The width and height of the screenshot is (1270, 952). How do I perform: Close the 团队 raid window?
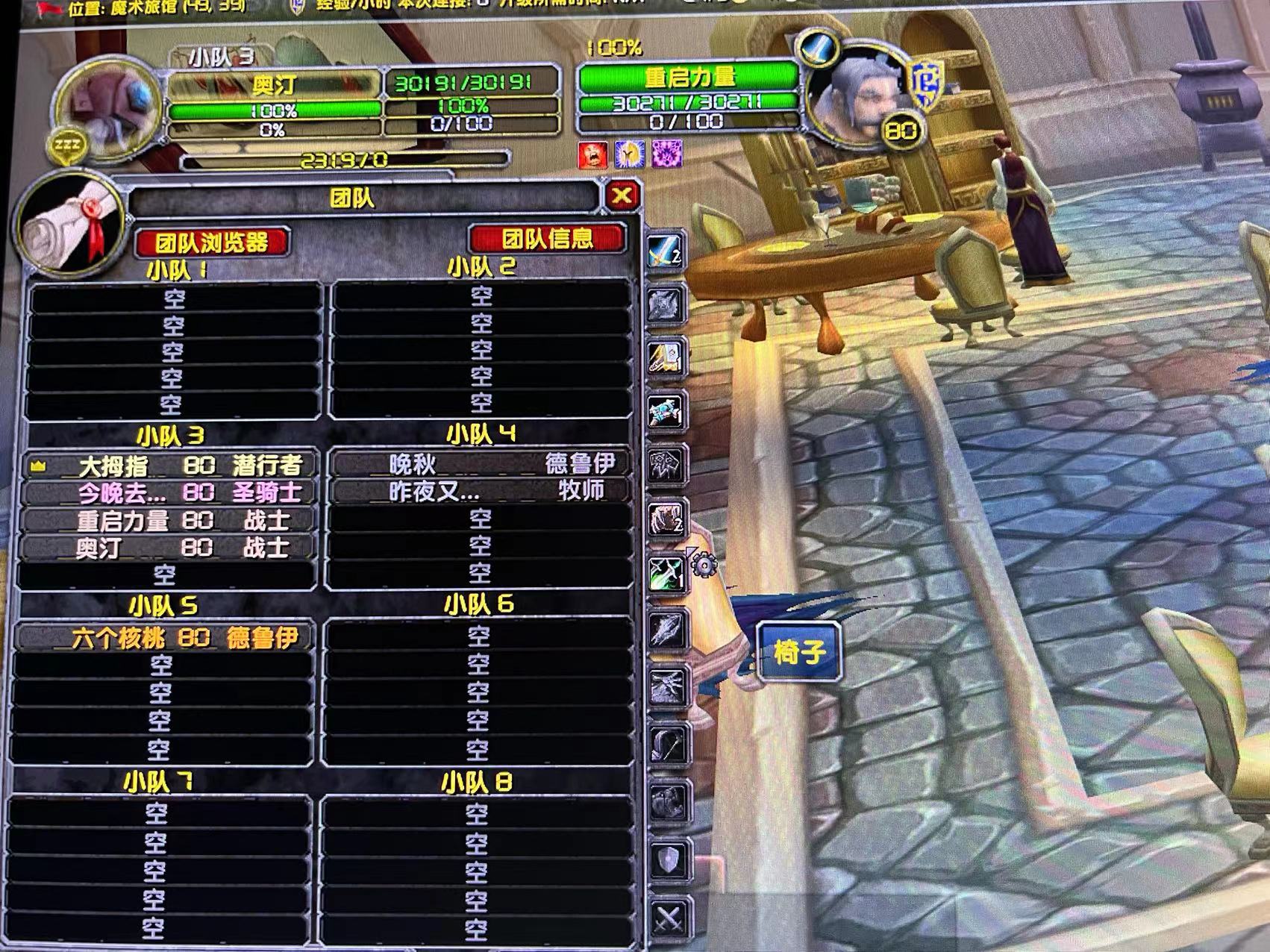pyautogui.click(x=622, y=196)
